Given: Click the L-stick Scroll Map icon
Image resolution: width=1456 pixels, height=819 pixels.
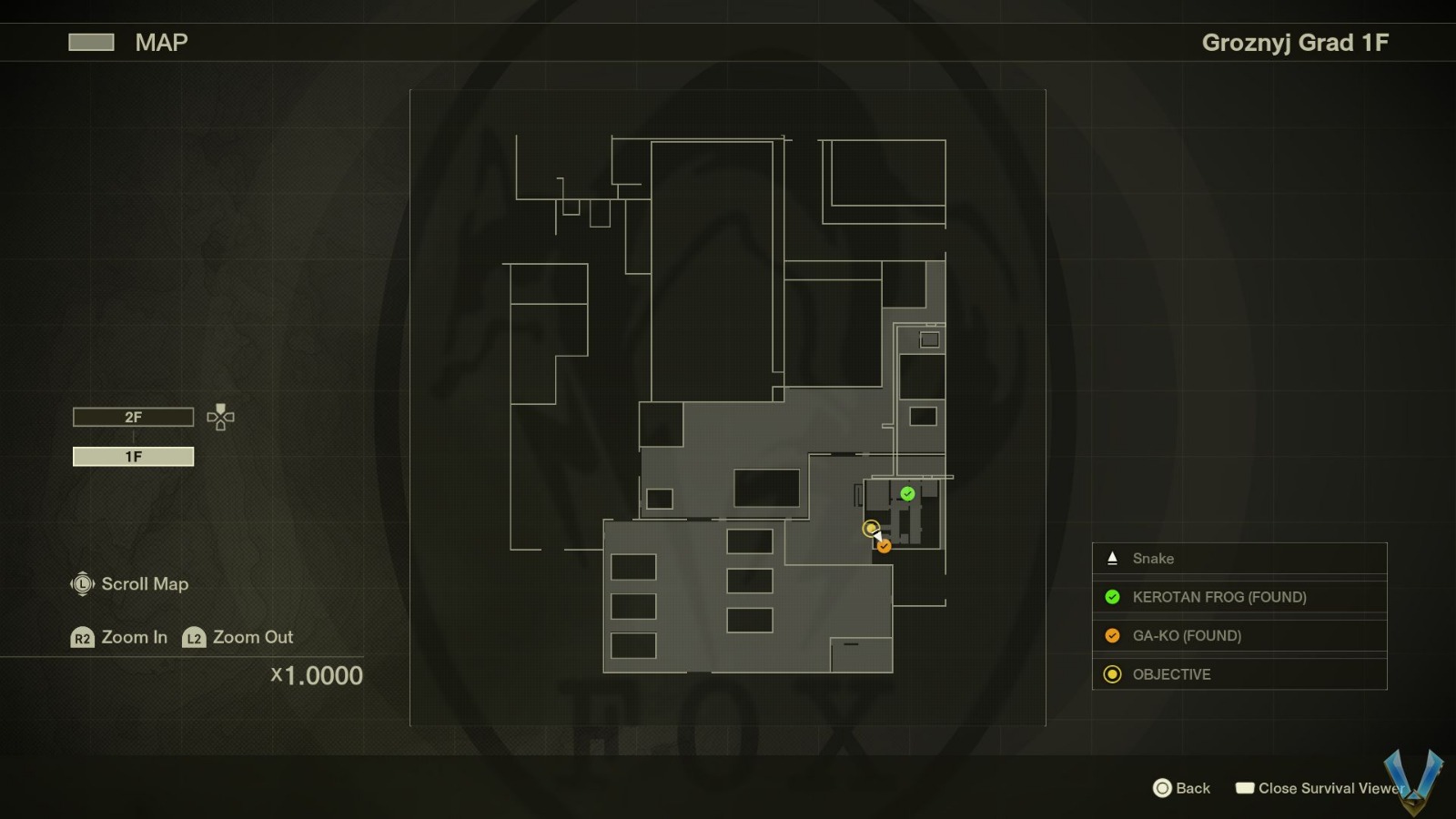Looking at the screenshot, I should click(82, 584).
